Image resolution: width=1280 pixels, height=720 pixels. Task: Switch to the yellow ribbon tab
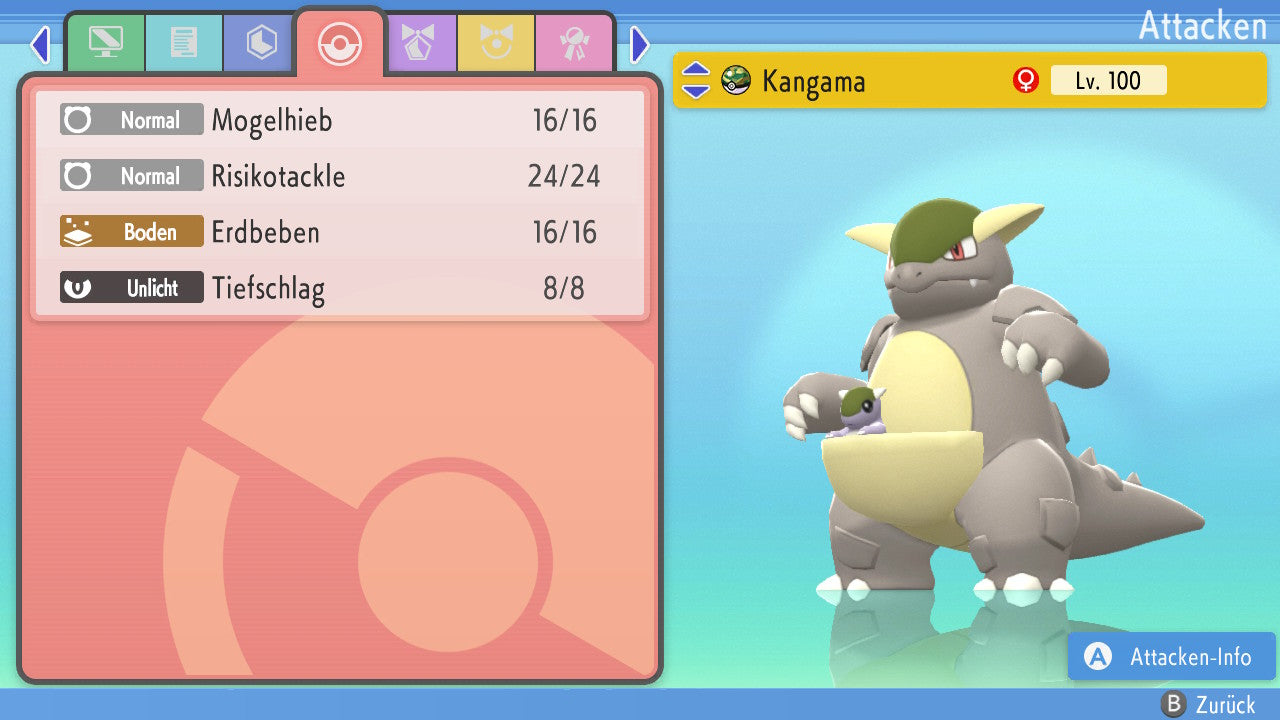click(496, 43)
